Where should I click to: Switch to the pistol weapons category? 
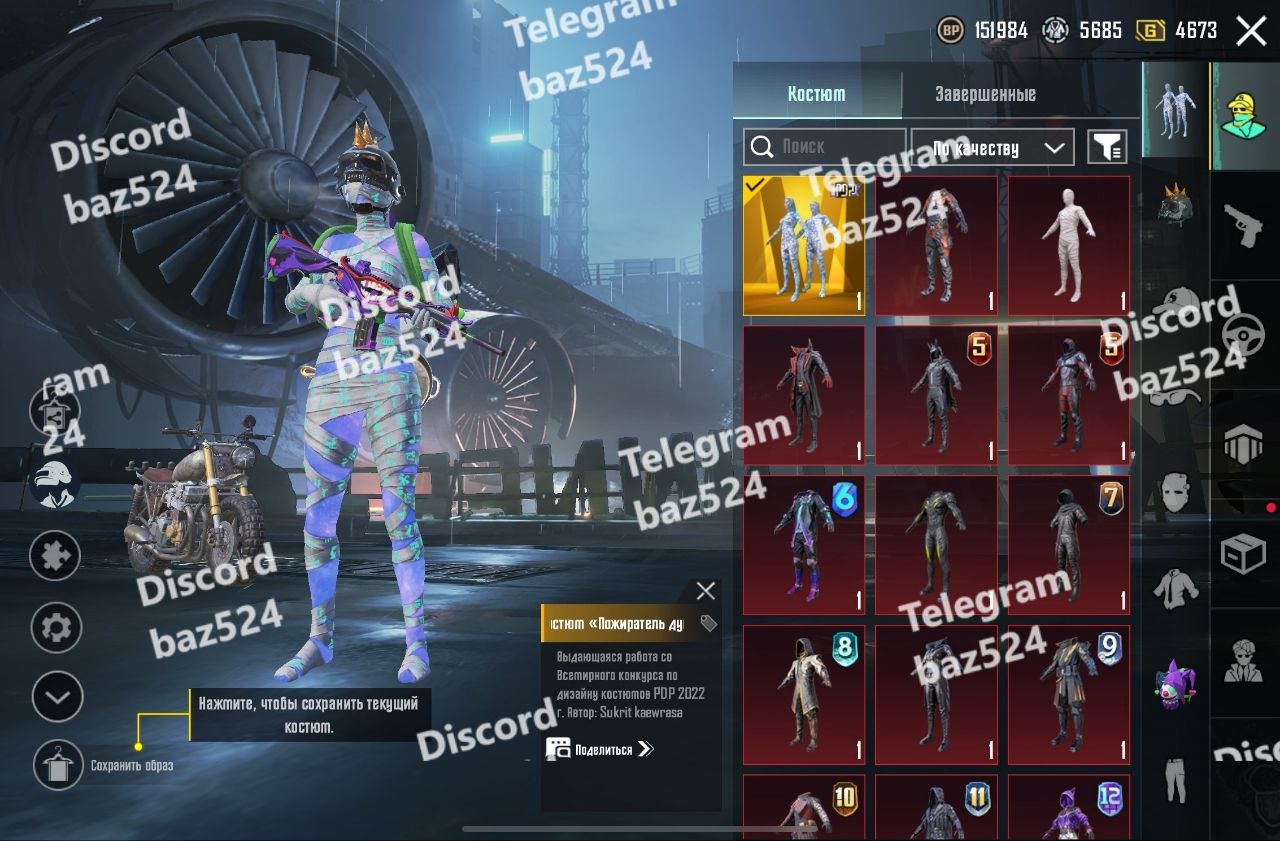click(1244, 226)
